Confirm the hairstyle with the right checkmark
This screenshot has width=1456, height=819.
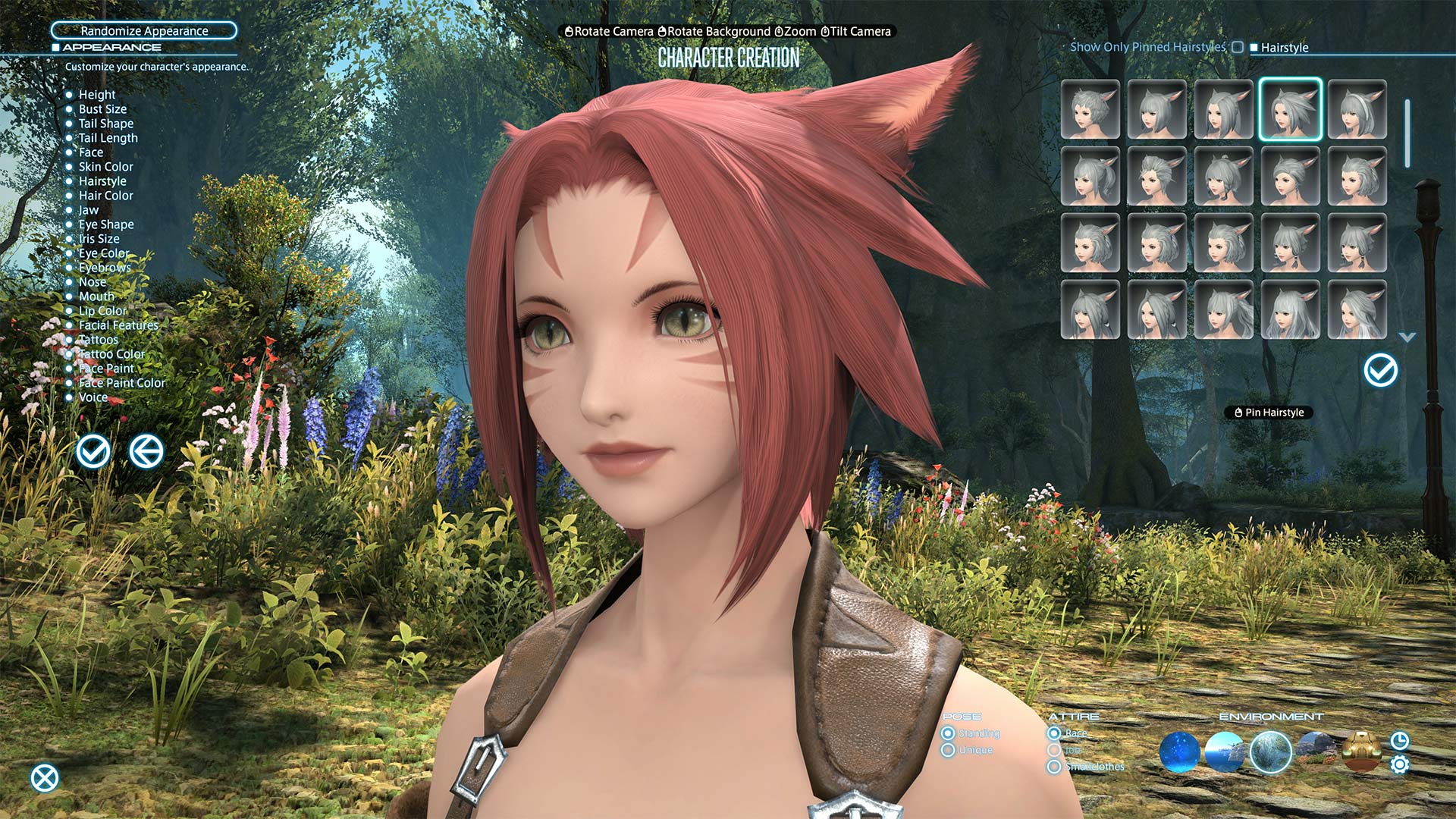[x=1380, y=371]
